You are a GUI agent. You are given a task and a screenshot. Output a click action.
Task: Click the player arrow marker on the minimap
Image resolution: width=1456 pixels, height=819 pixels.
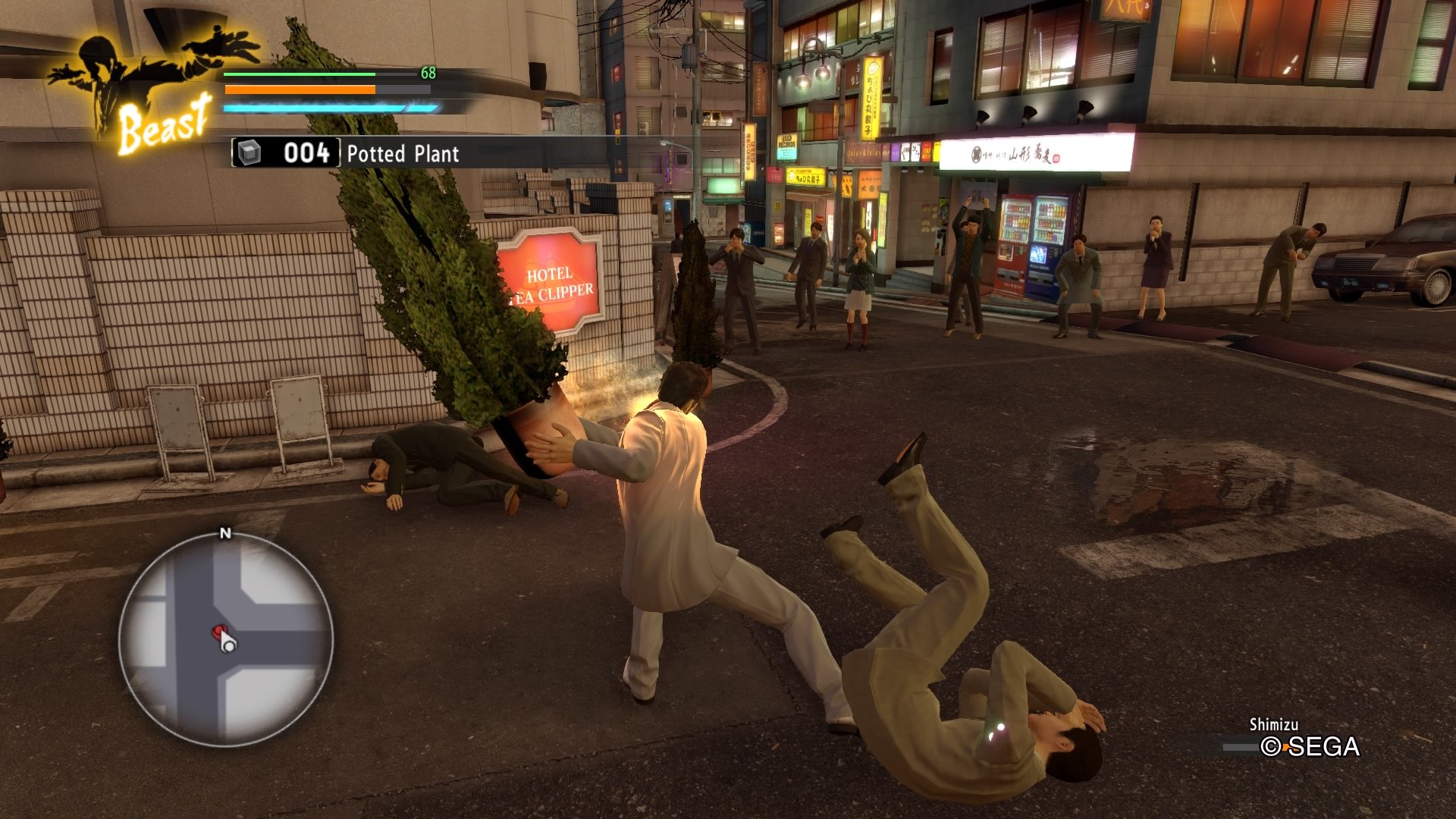click(227, 644)
